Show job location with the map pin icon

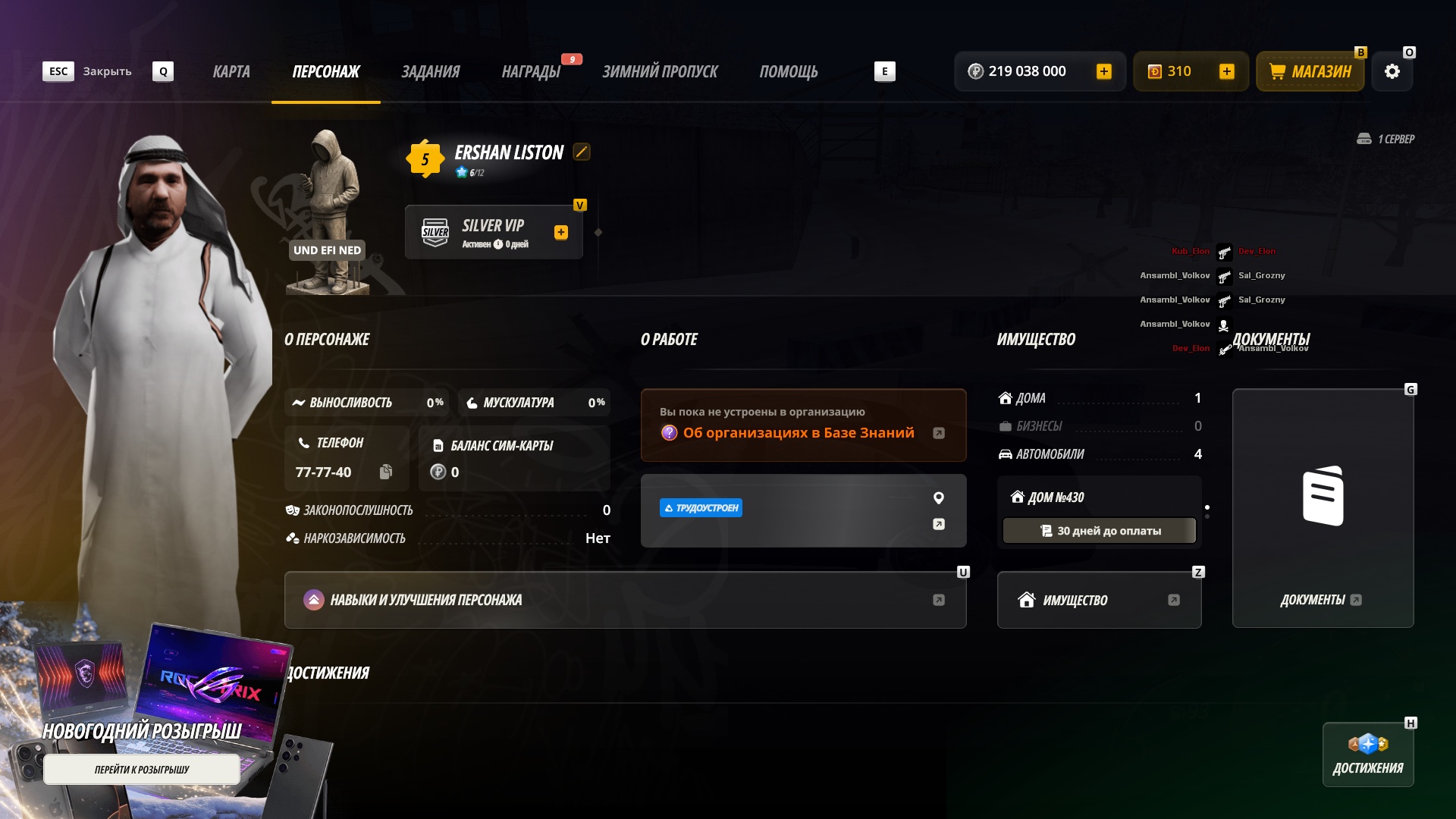939,498
